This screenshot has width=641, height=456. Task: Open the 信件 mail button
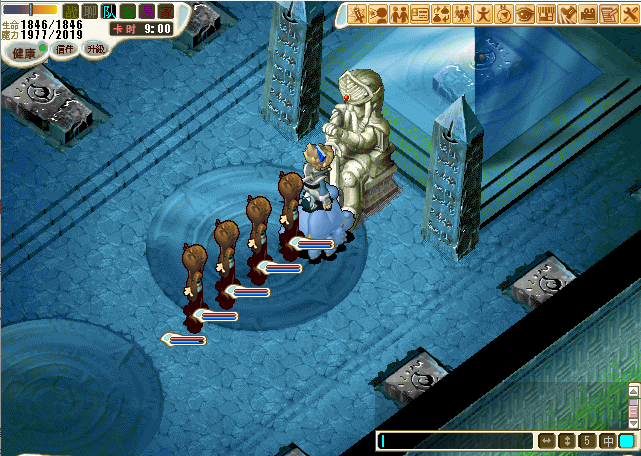point(65,48)
